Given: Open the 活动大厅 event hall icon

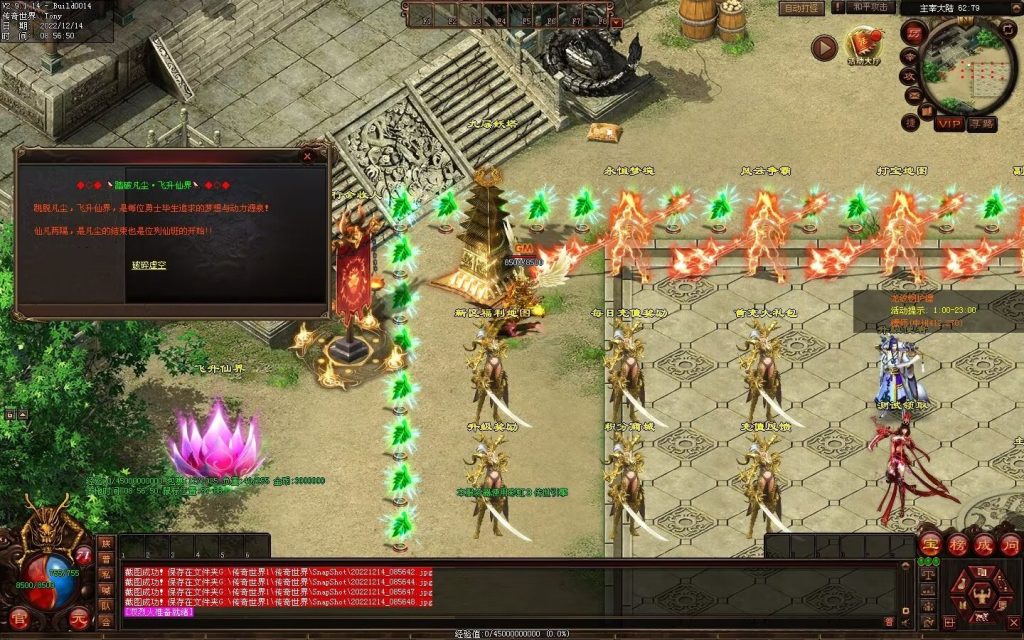Looking at the screenshot, I should tap(863, 45).
